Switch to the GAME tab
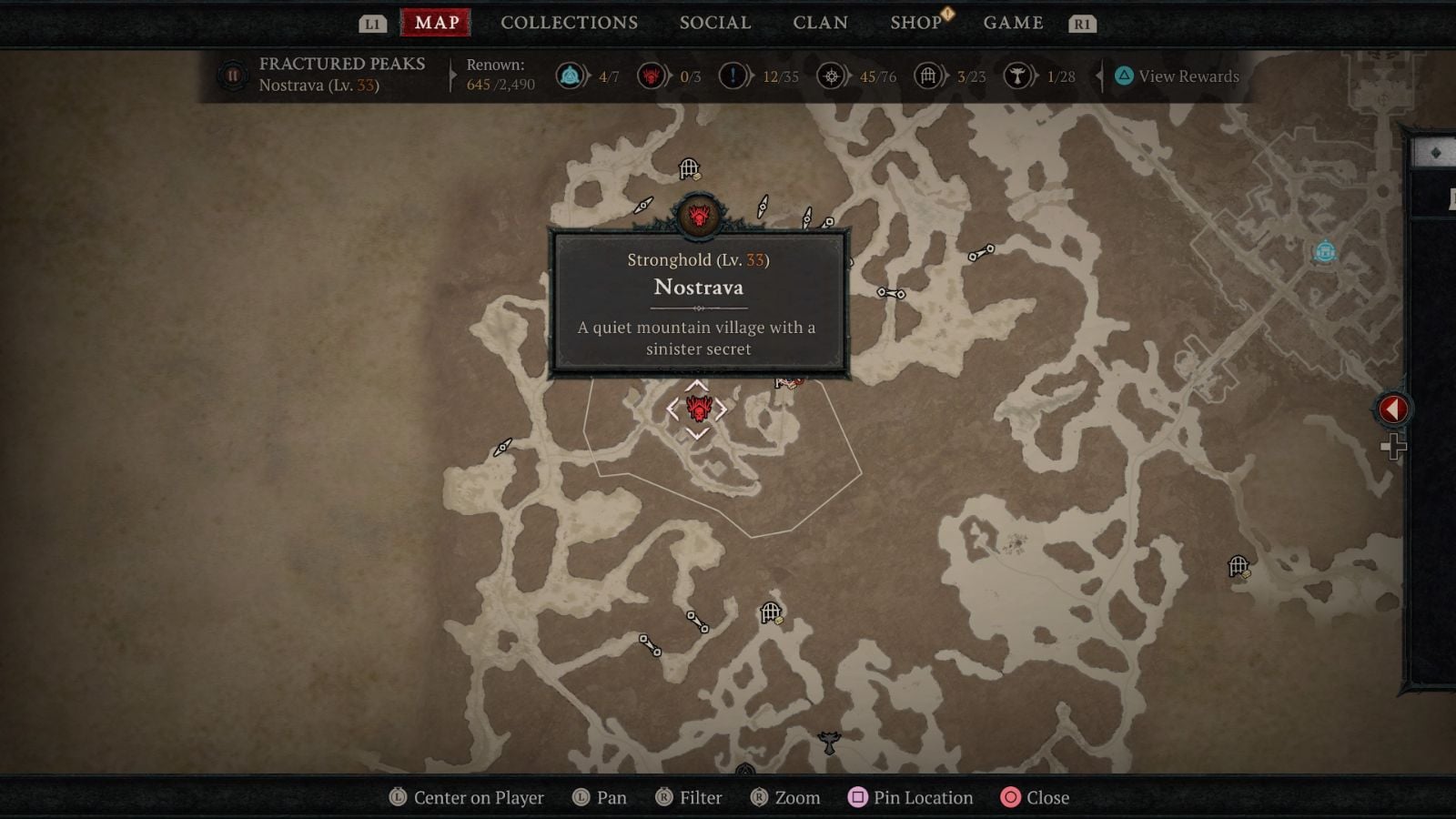This screenshot has height=819, width=1456. tap(1013, 23)
